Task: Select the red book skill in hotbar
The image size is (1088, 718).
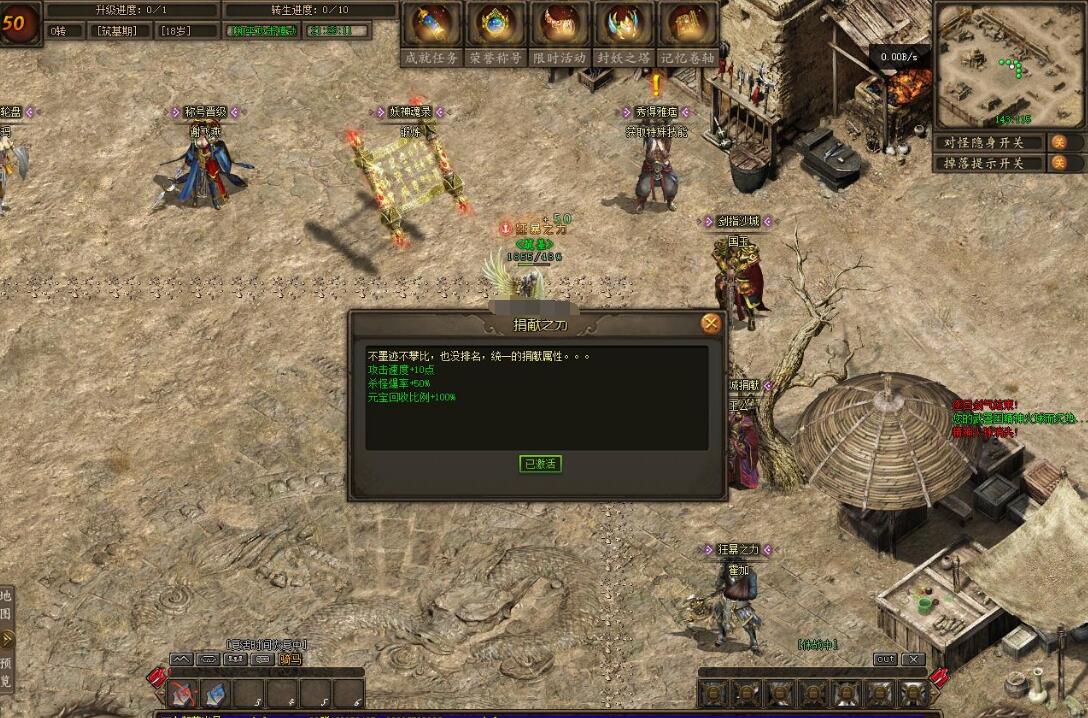Action: pos(183,693)
